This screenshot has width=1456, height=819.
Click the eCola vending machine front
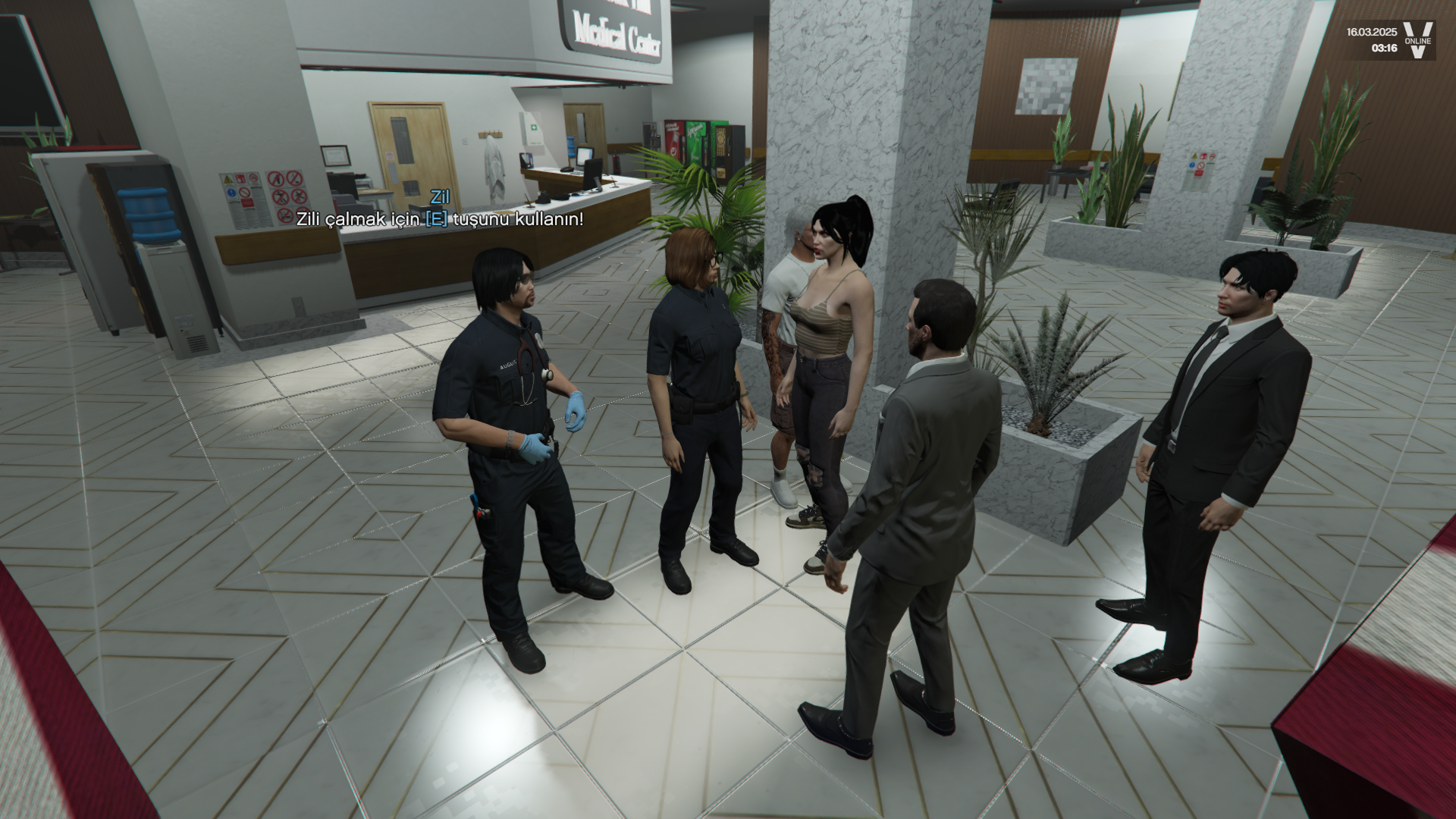pos(673,140)
